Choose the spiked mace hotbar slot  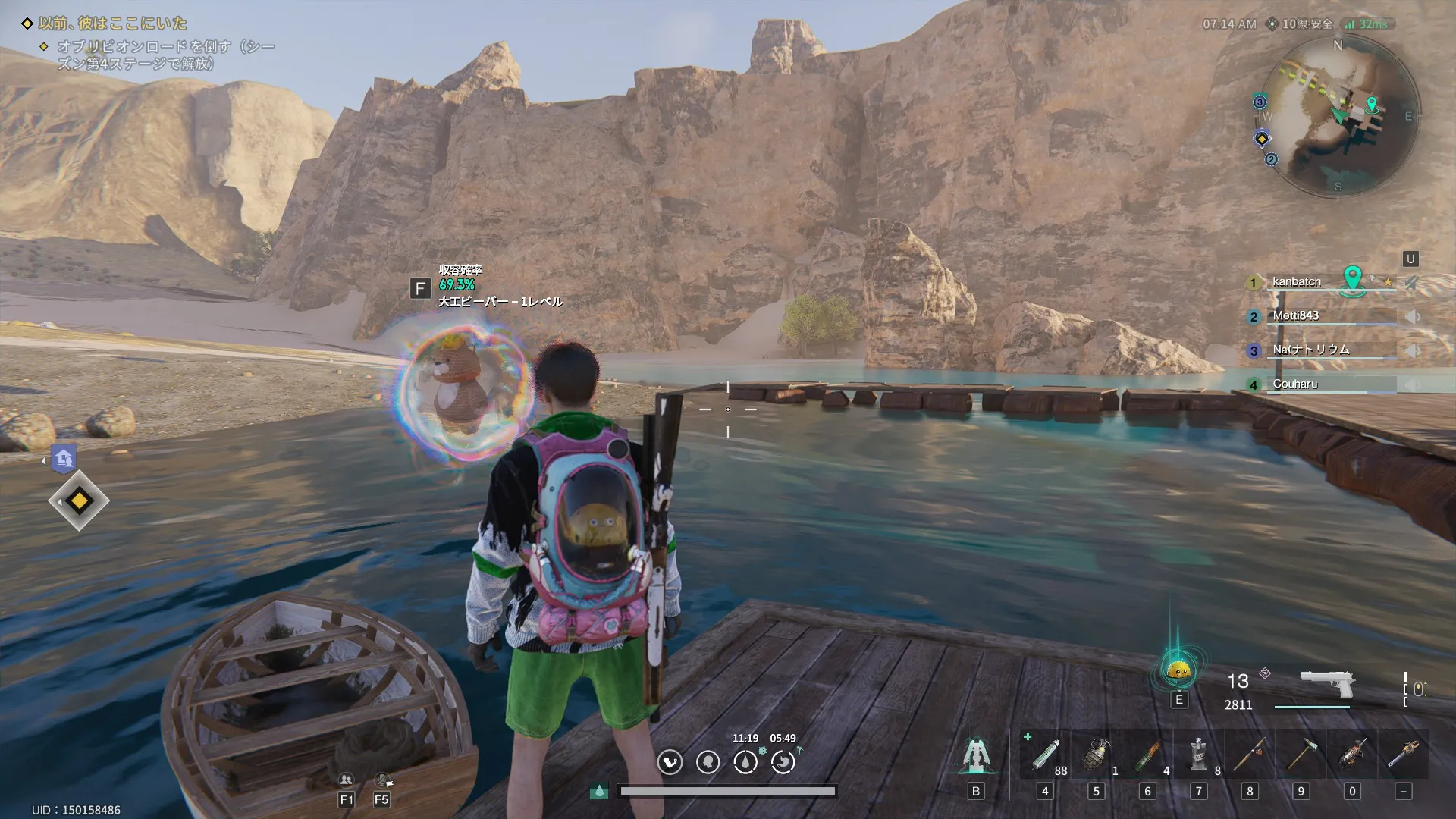click(1403, 755)
